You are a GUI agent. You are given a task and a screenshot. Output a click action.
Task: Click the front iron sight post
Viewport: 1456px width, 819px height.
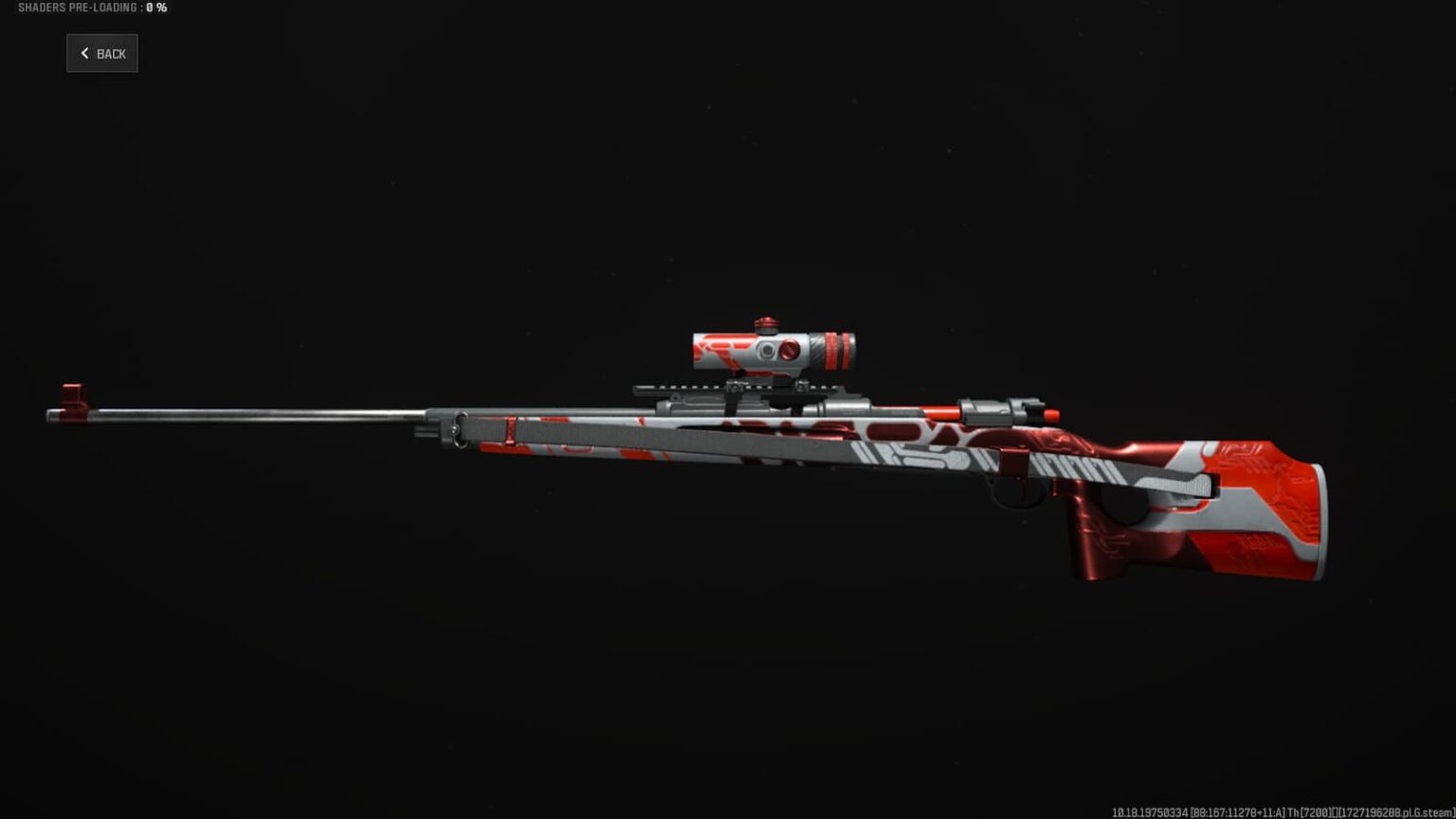pos(72,391)
